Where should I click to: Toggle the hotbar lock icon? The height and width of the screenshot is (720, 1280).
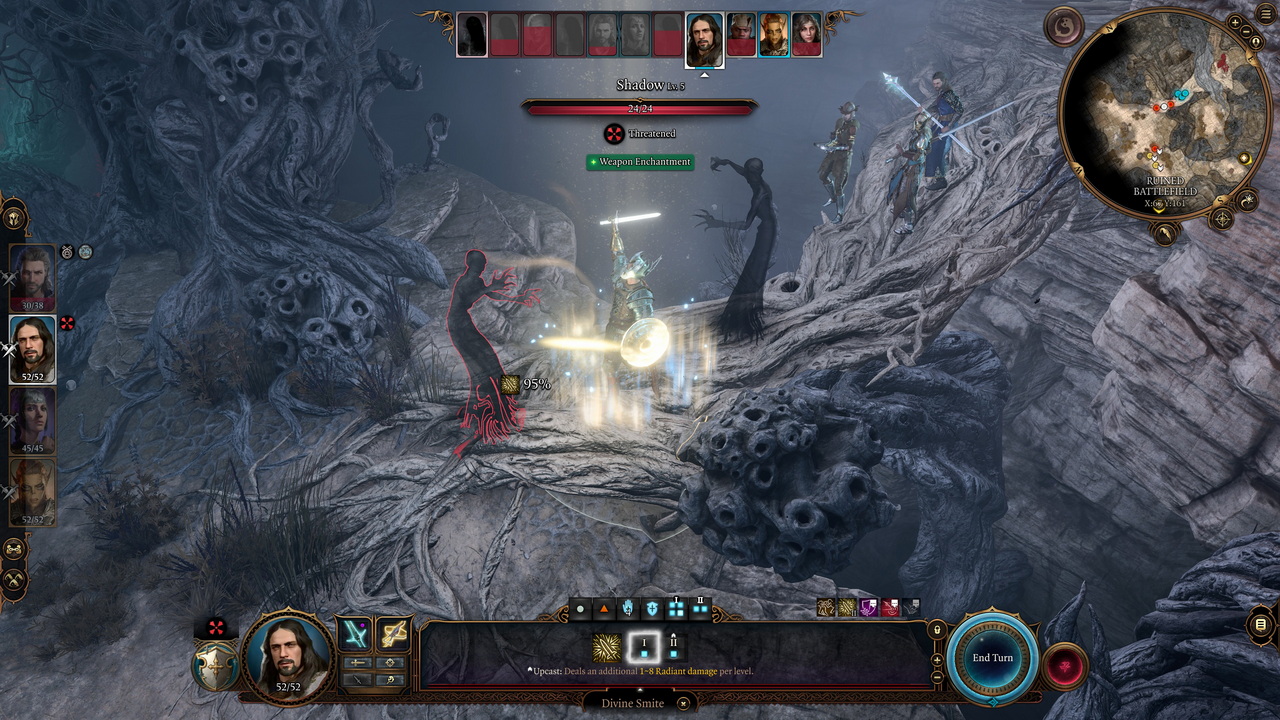pyautogui.click(x=937, y=629)
